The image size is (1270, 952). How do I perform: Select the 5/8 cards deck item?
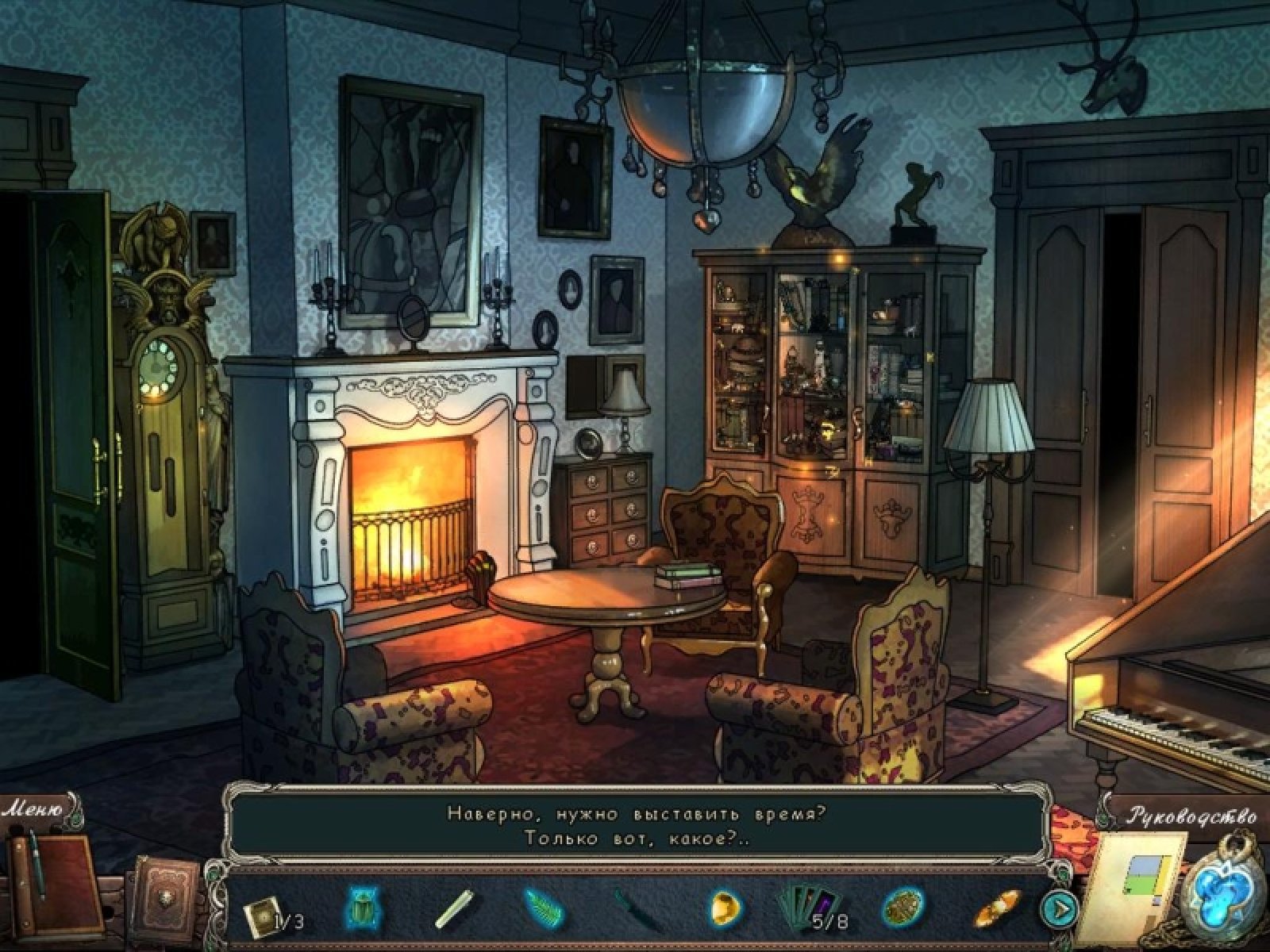coord(811,907)
